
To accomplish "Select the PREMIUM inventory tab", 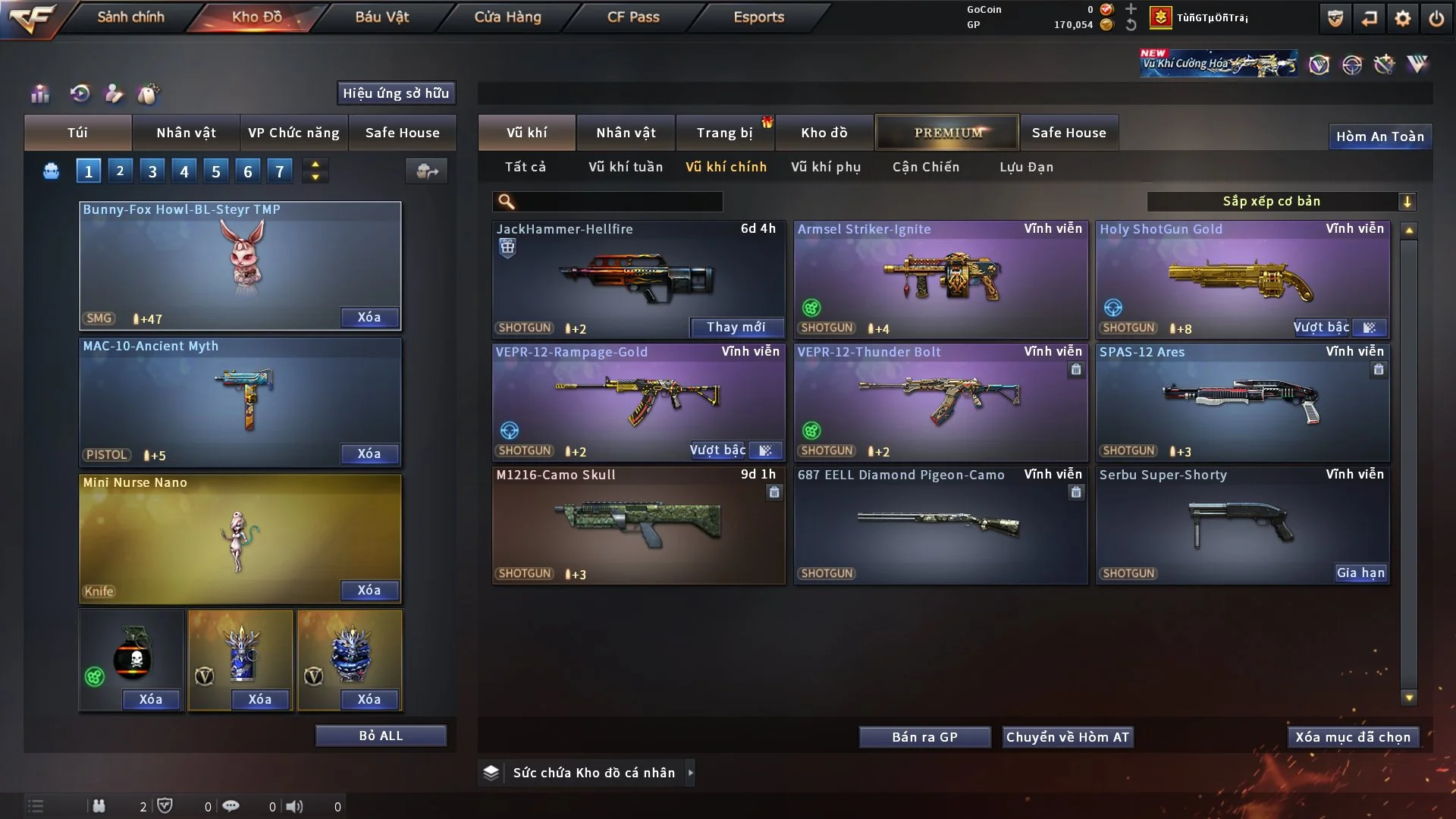I will [x=947, y=133].
